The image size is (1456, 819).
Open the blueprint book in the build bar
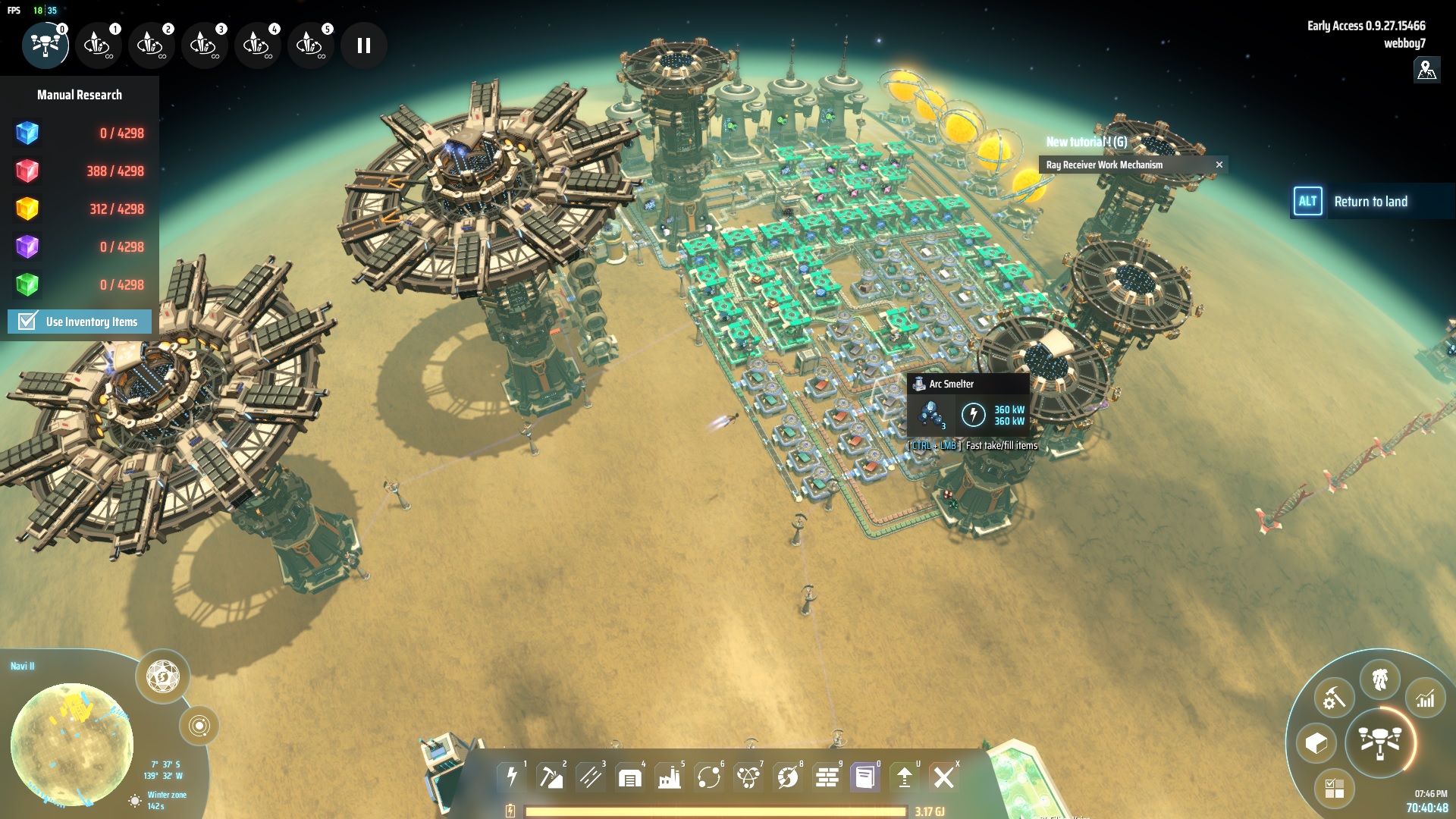[x=865, y=777]
